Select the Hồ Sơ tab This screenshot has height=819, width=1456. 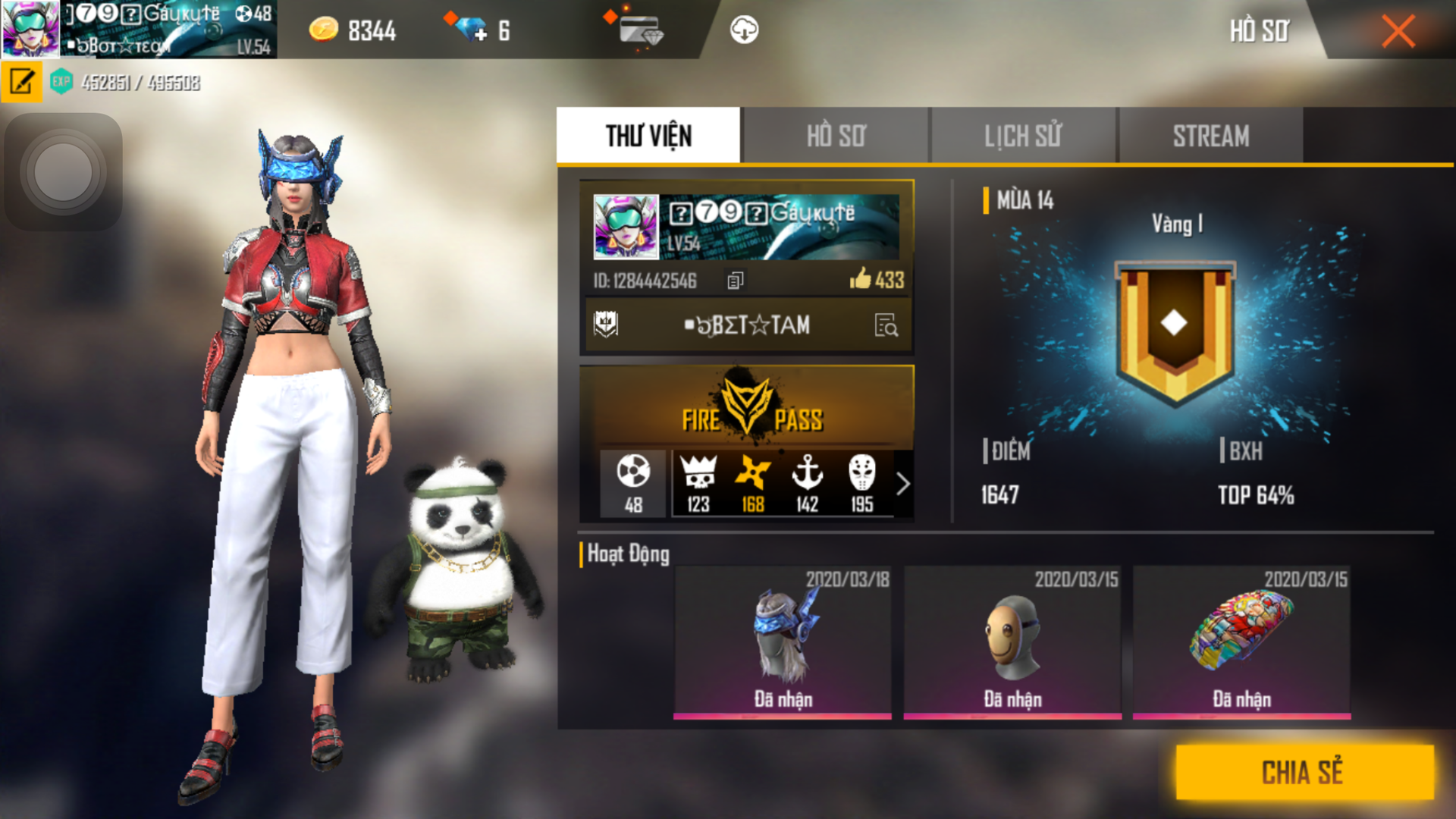point(836,136)
